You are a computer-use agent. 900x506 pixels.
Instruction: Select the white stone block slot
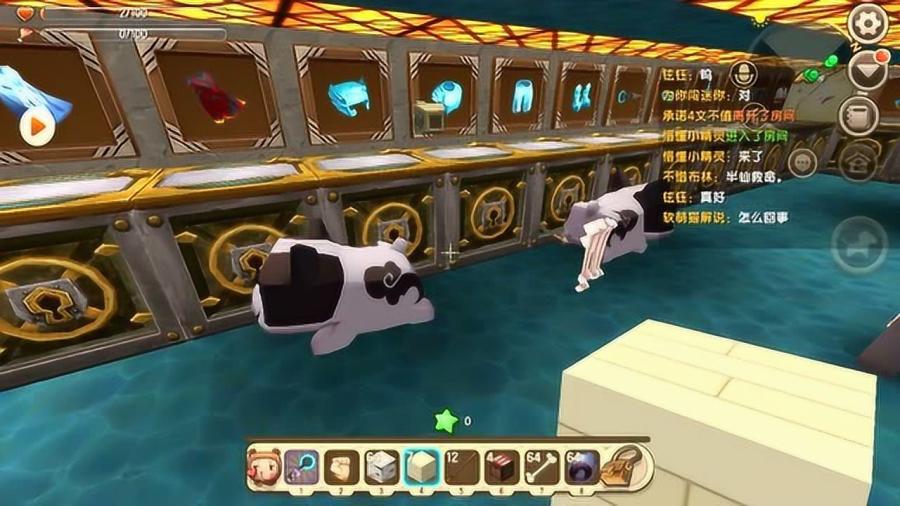pyautogui.click(x=381, y=467)
